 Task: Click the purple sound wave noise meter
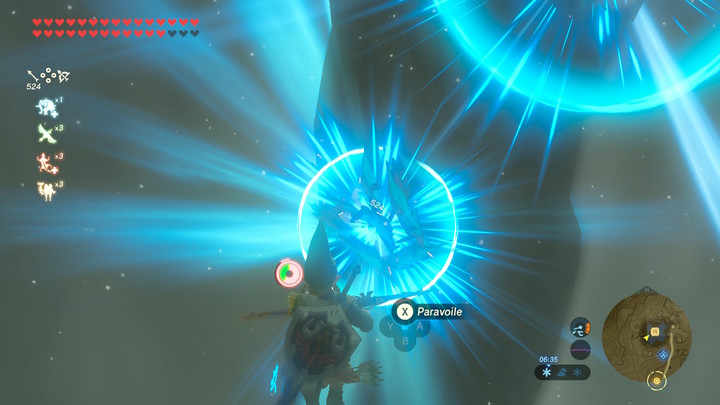(x=580, y=349)
